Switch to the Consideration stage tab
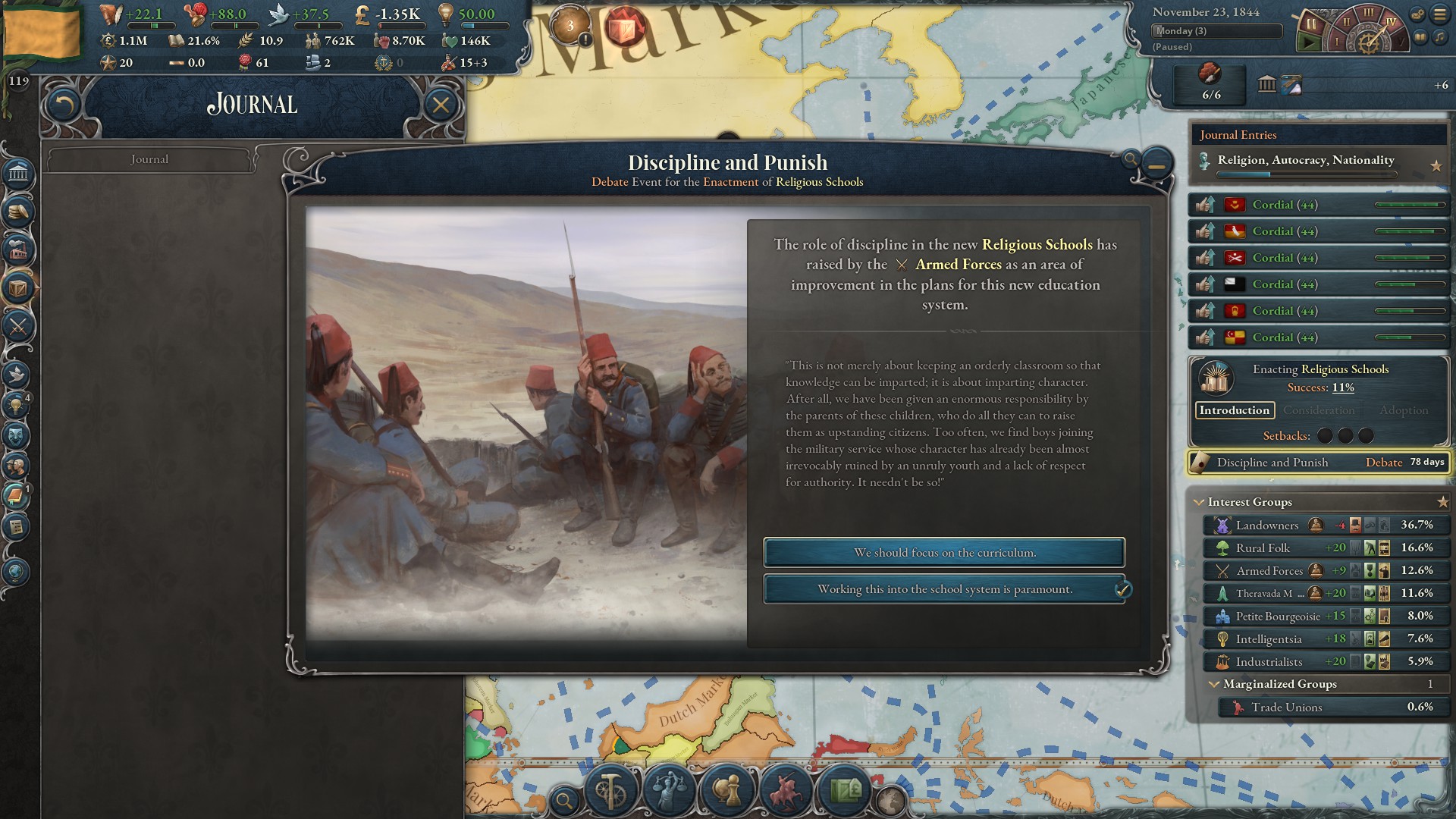1456x819 pixels. 1319,410
